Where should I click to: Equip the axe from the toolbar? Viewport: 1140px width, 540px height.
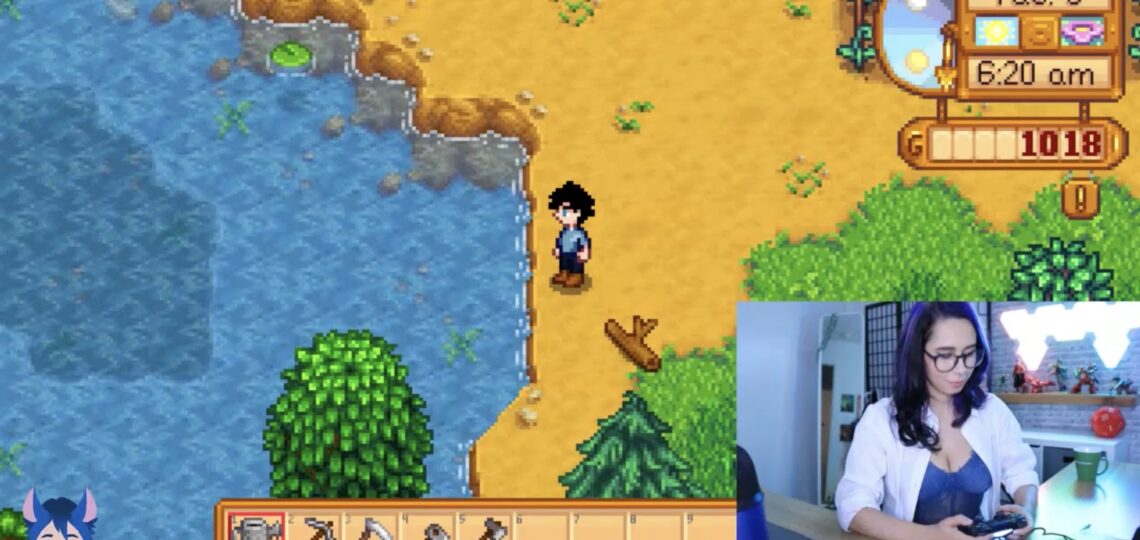coord(490,527)
